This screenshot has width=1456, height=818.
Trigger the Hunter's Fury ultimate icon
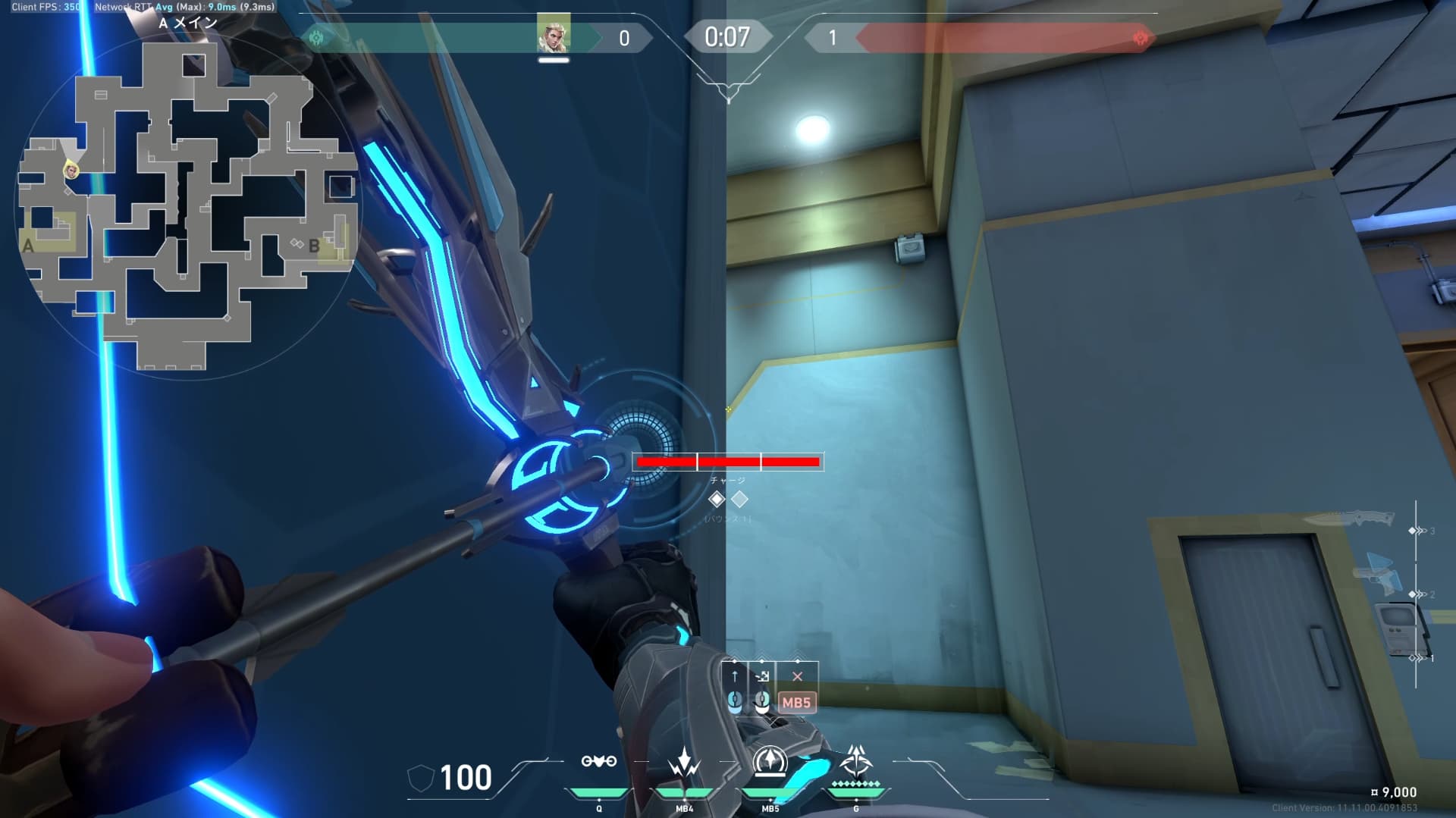point(856,761)
